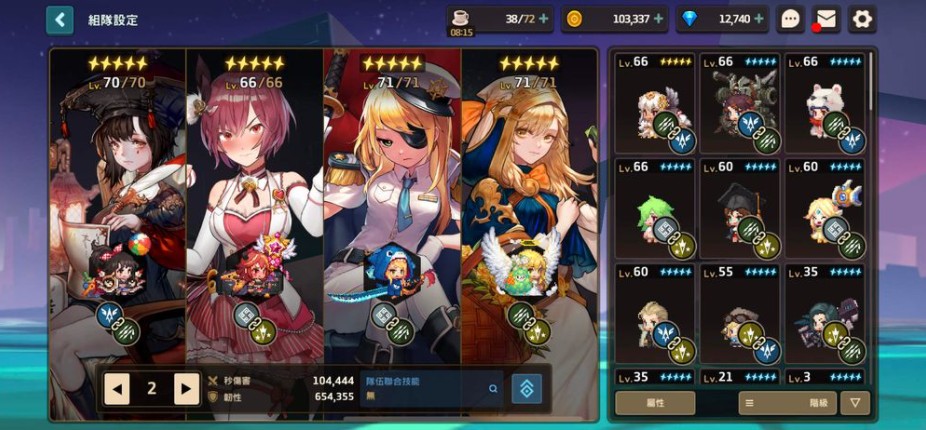926x430 pixels.
Task: Add more coffee stamina with the plus
Action: [x=544, y=19]
